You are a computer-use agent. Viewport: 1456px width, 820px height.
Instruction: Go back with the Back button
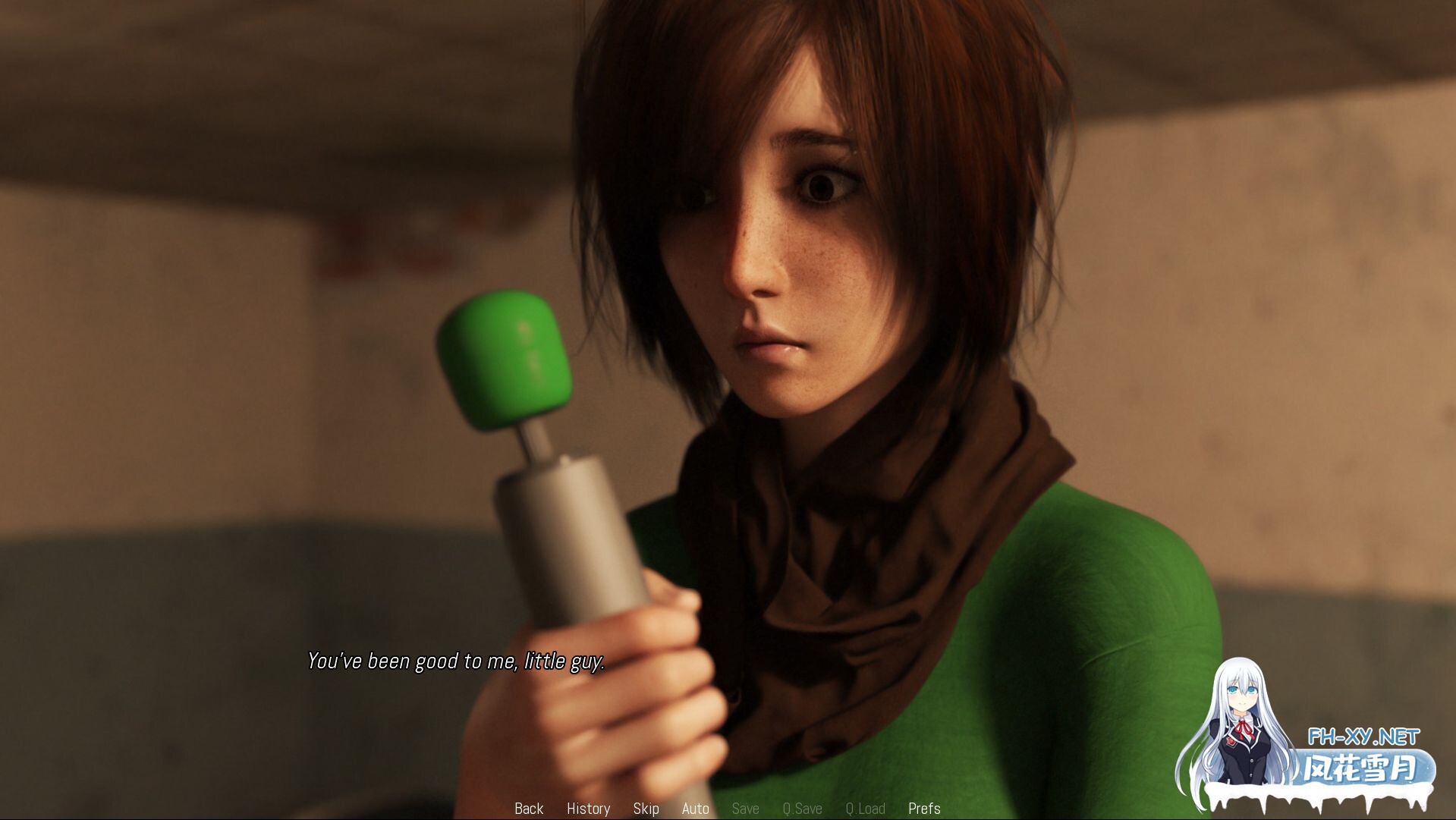(529, 809)
